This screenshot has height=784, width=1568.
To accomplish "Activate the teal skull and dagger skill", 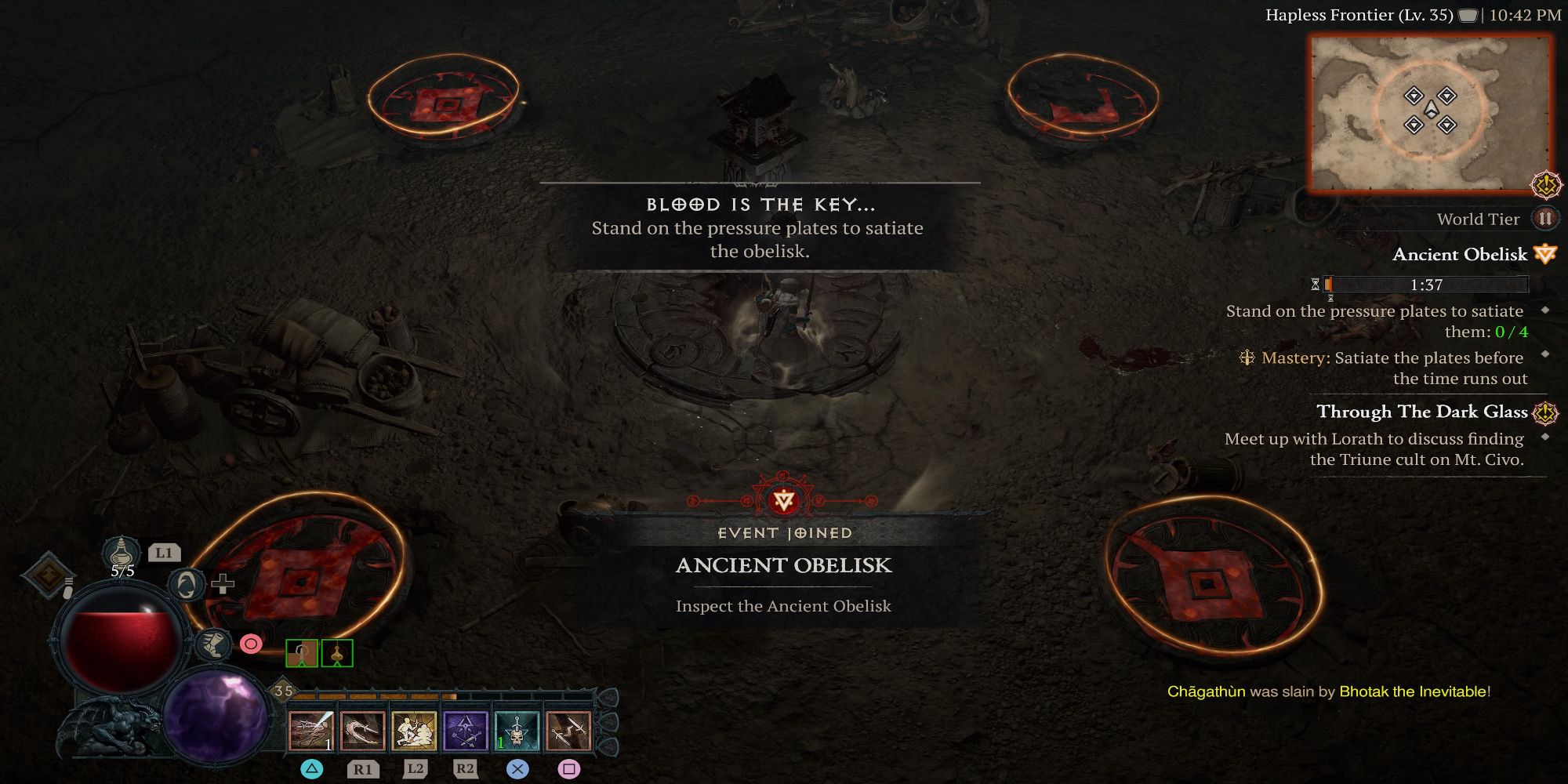I will pos(517,731).
